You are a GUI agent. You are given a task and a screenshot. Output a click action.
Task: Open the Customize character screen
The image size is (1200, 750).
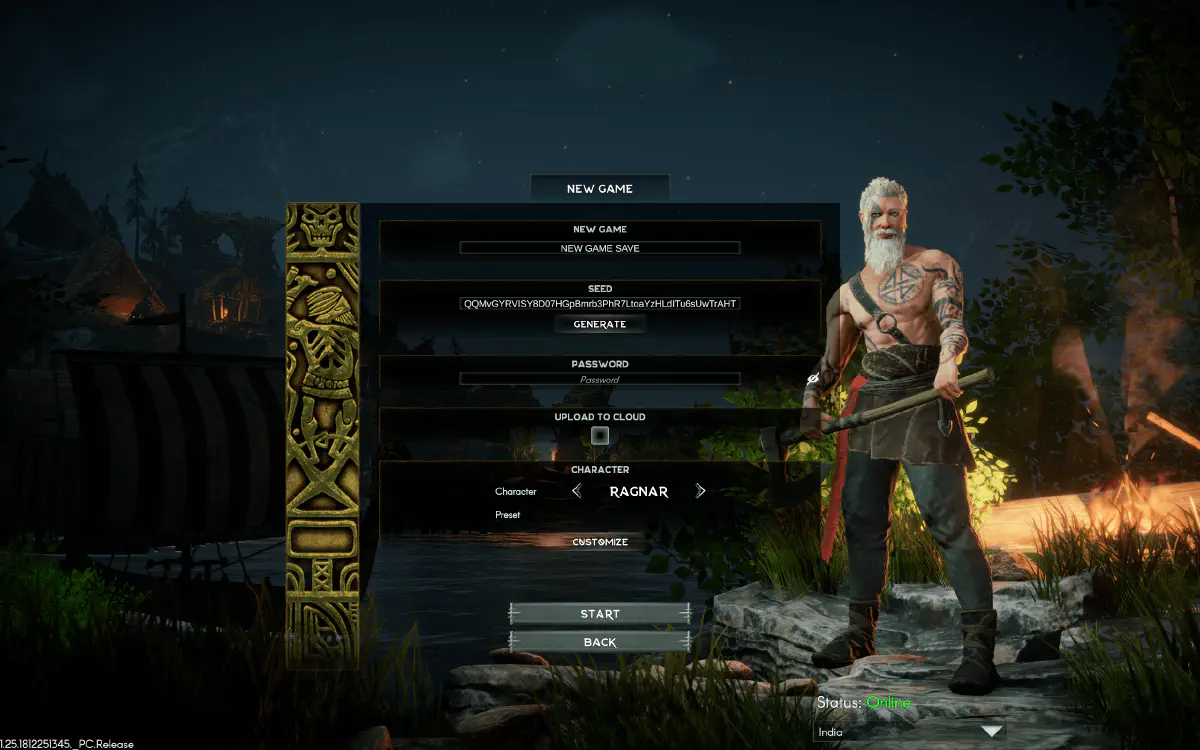click(600, 542)
